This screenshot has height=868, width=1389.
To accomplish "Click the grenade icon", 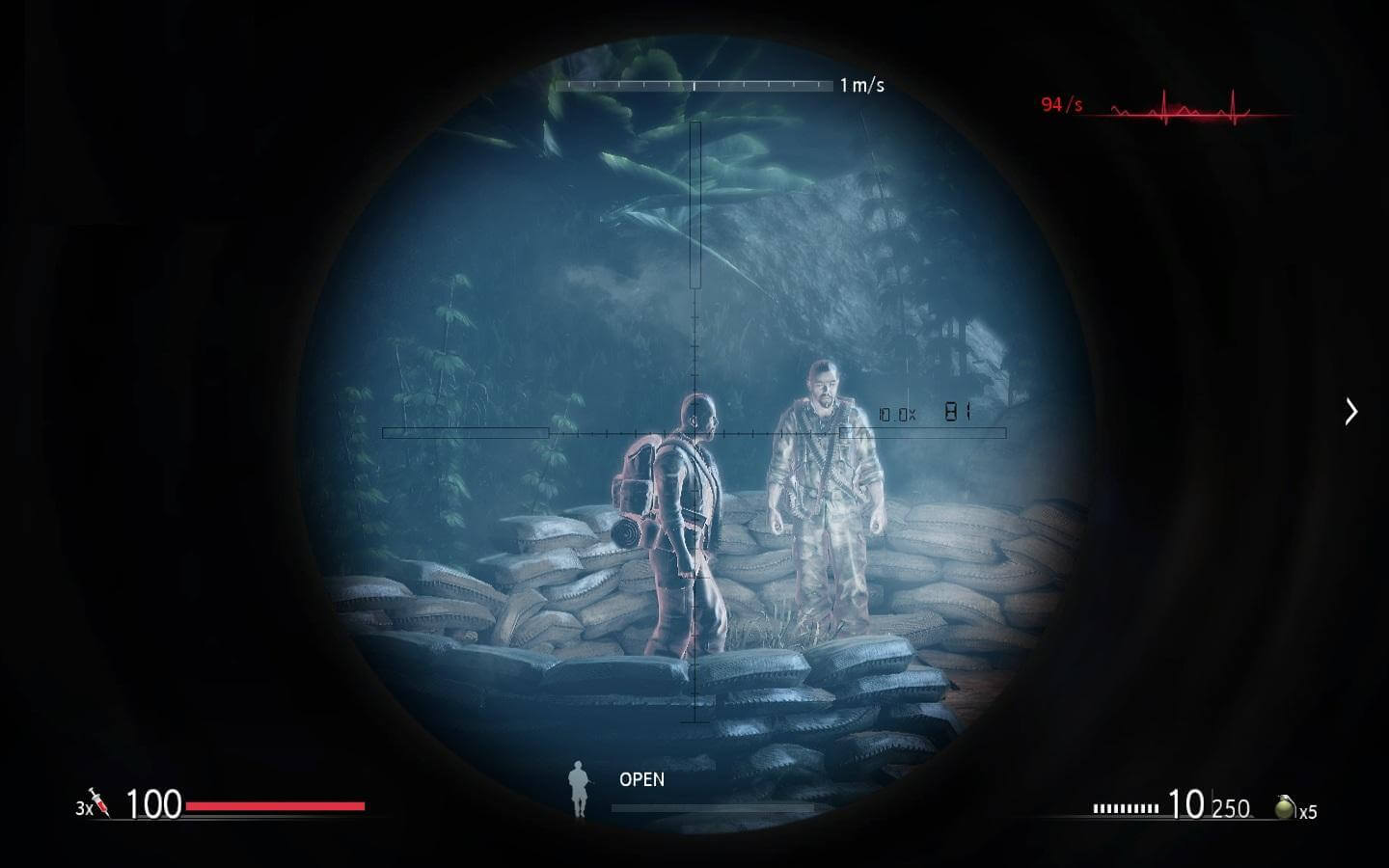I will pyautogui.click(x=1284, y=806).
